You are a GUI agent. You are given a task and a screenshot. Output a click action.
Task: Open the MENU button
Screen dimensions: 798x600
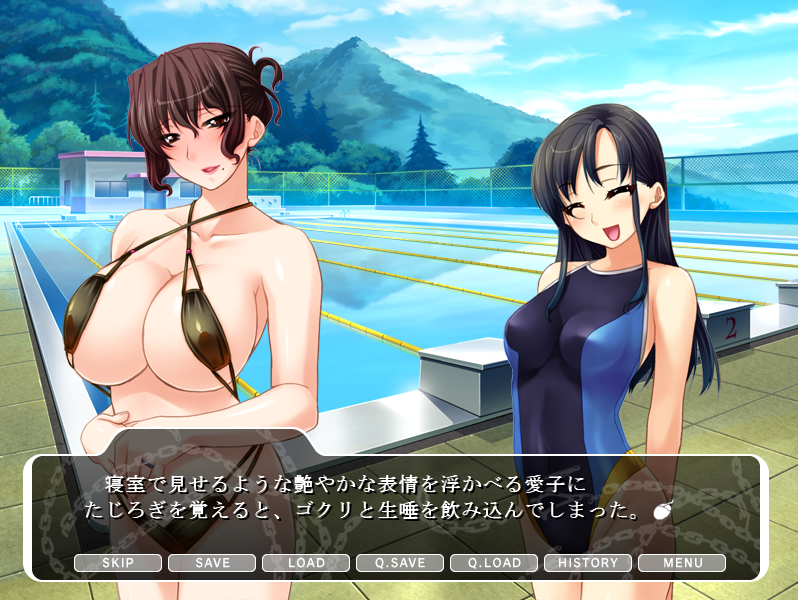pyautogui.click(x=682, y=563)
